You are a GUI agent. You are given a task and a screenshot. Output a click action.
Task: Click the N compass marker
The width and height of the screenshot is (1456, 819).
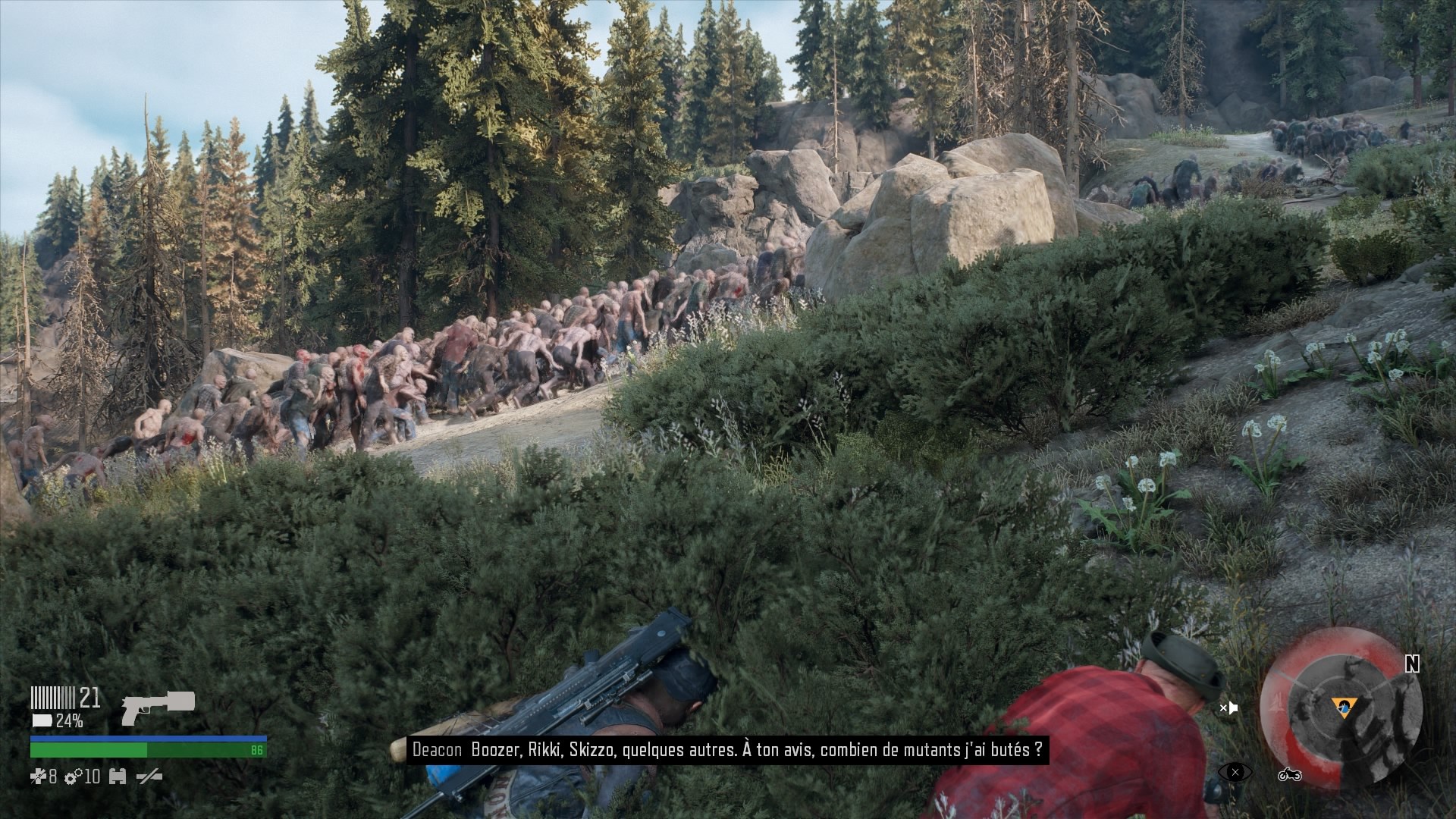pyautogui.click(x=1411, y=664)
